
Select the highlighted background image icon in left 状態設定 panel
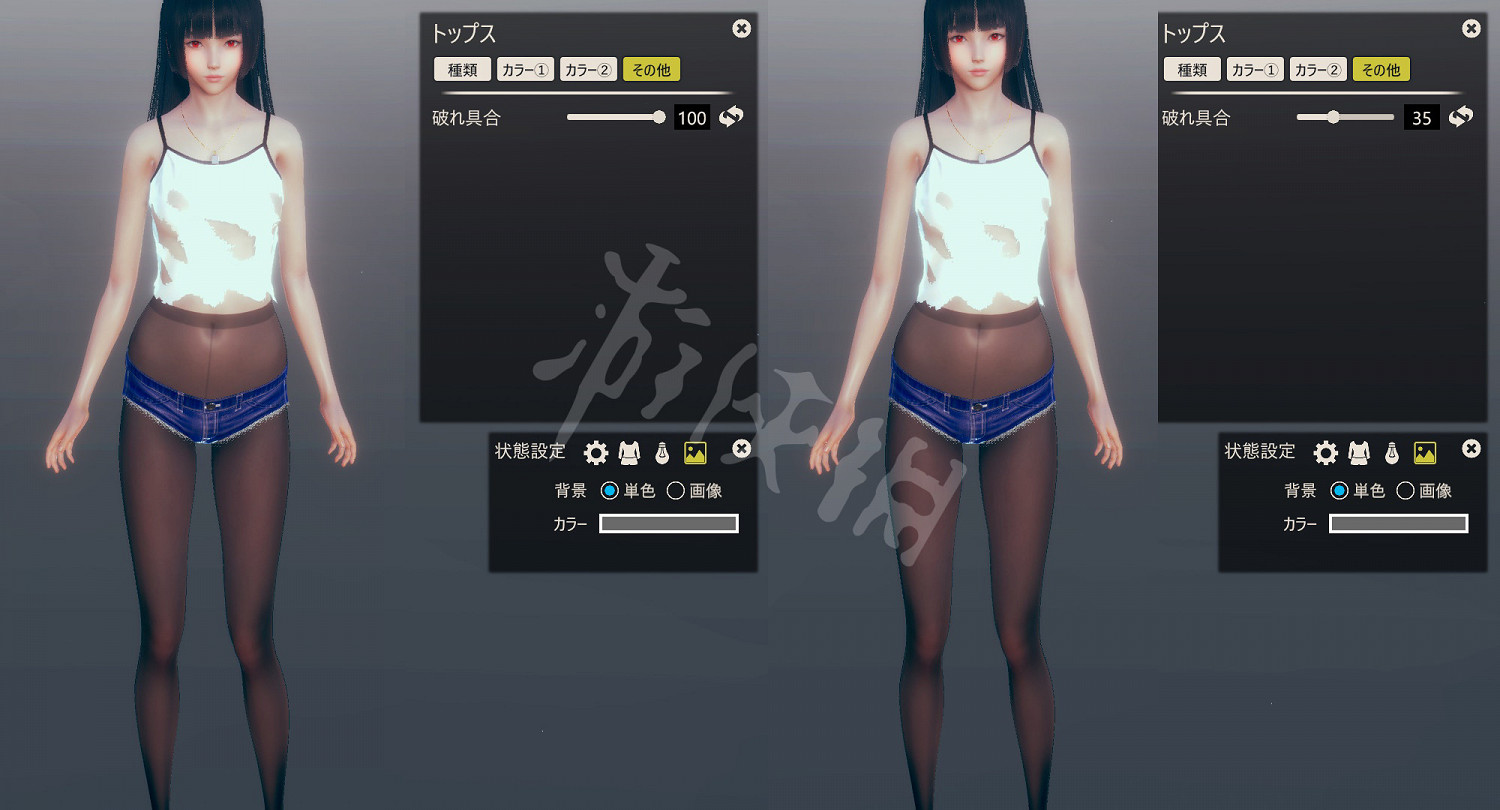pyautogui.click(x=693, y=451)
